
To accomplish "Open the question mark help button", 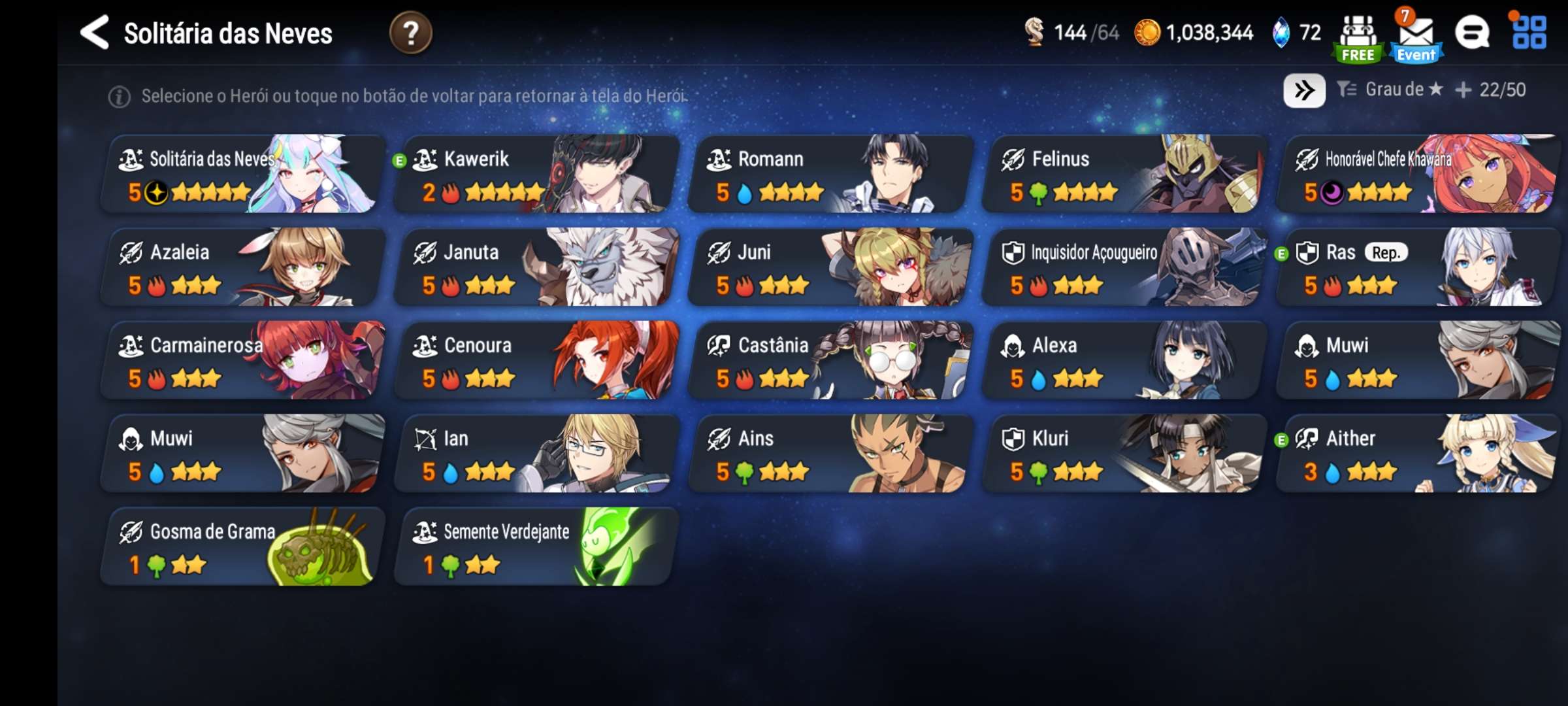I will 410,33.
